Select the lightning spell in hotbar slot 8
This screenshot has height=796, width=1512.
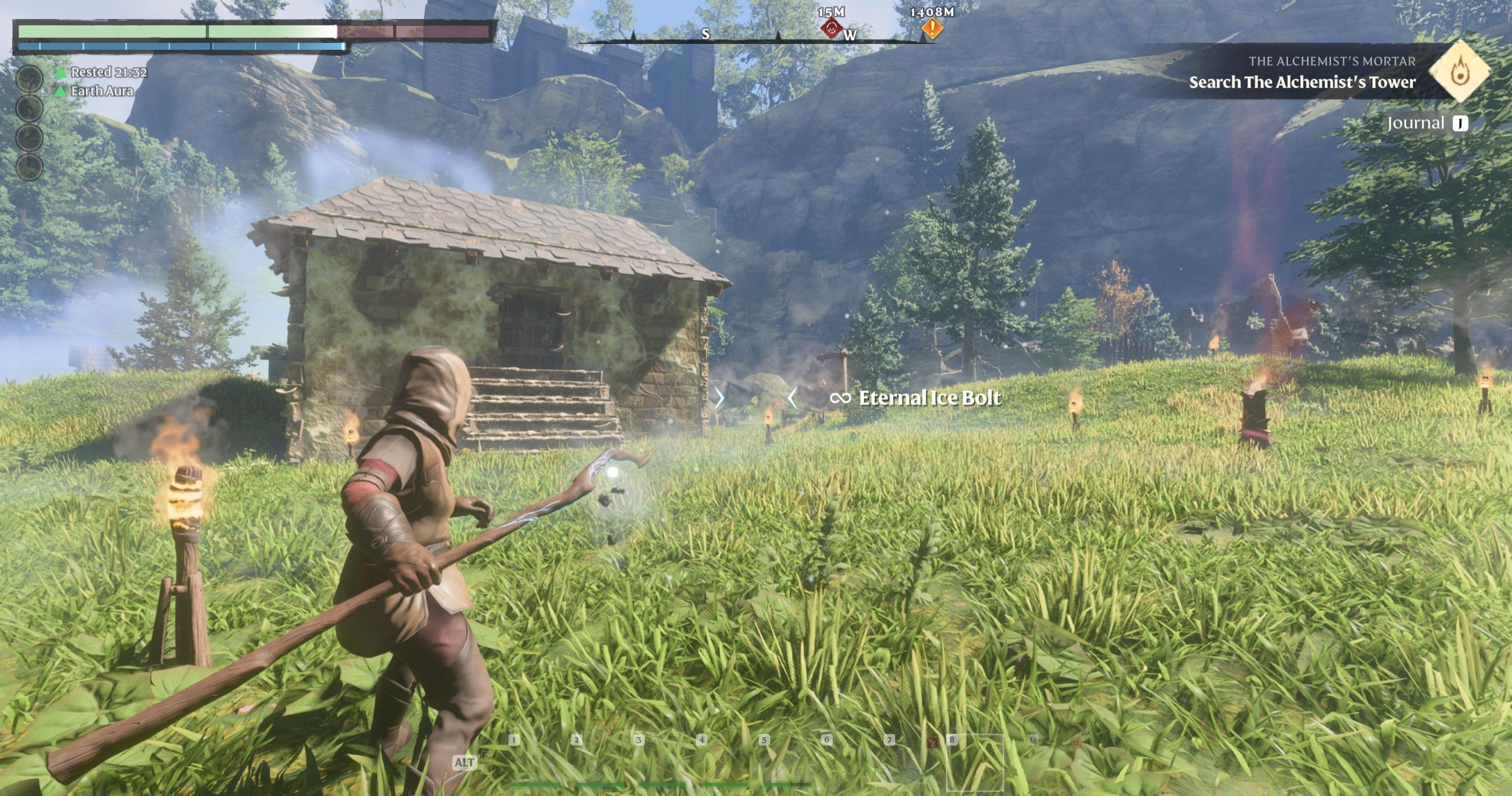tap(933, 743)
